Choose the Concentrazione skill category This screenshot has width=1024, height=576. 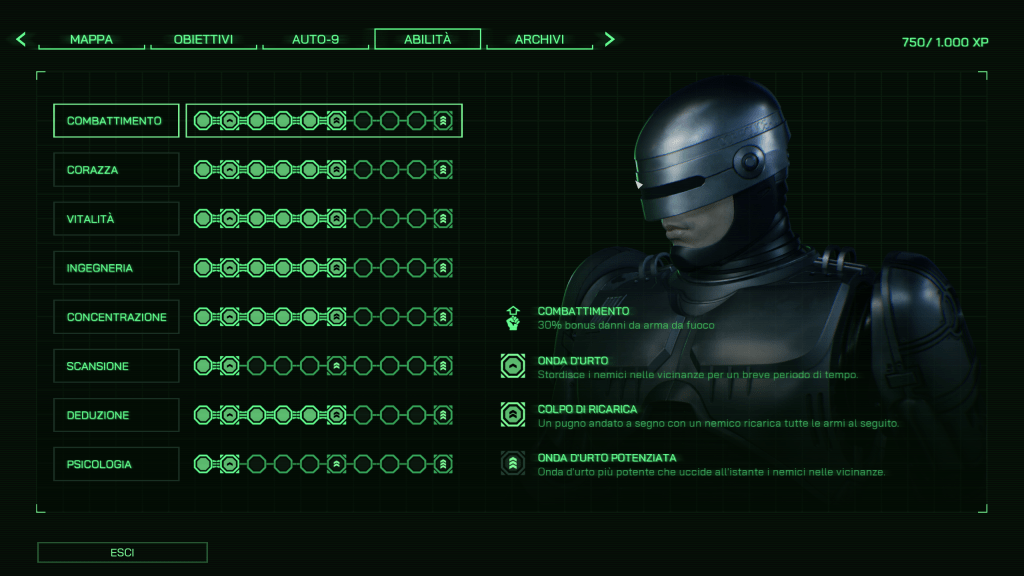click(116, 317)
